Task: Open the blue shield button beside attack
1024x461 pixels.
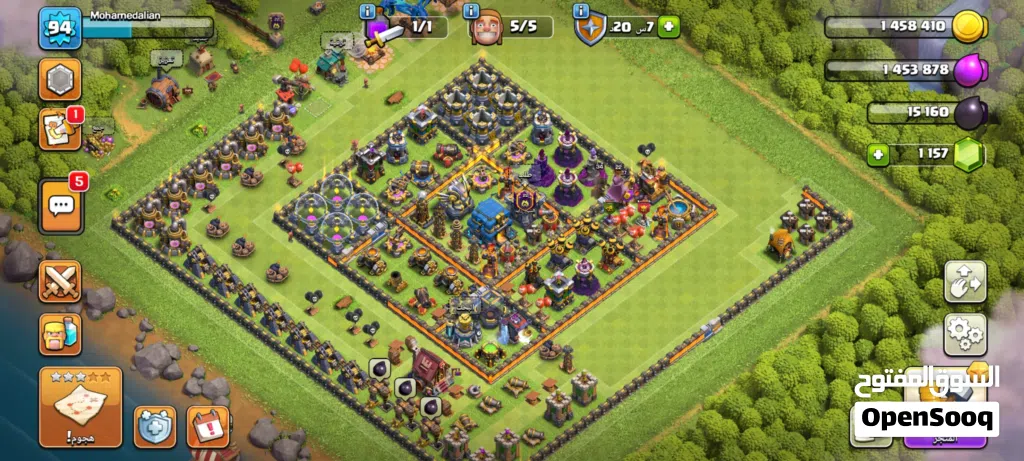Action: pyautogui.click(x=155, y=427)
